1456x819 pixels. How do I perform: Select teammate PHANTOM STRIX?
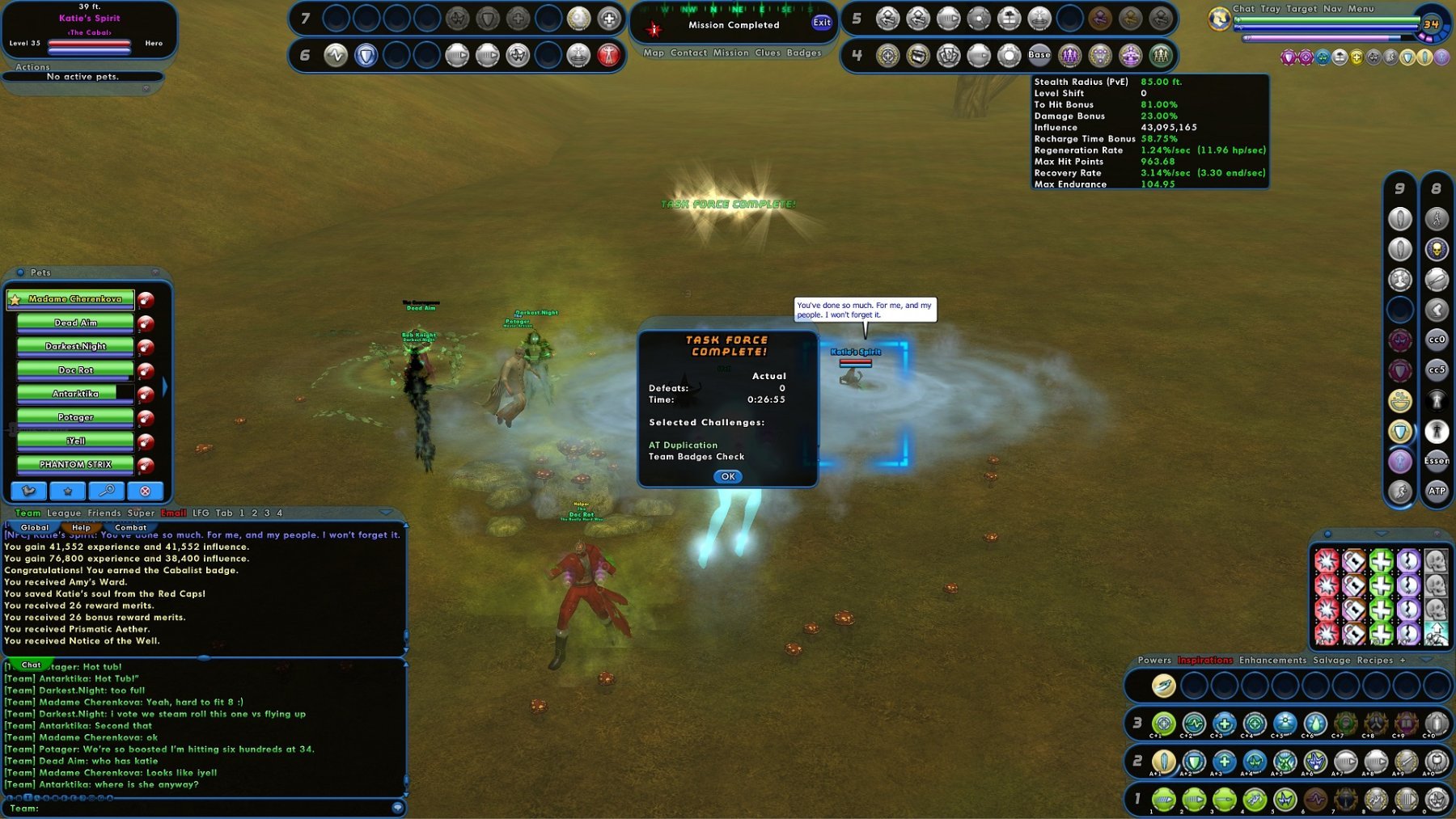coord(75,465)
